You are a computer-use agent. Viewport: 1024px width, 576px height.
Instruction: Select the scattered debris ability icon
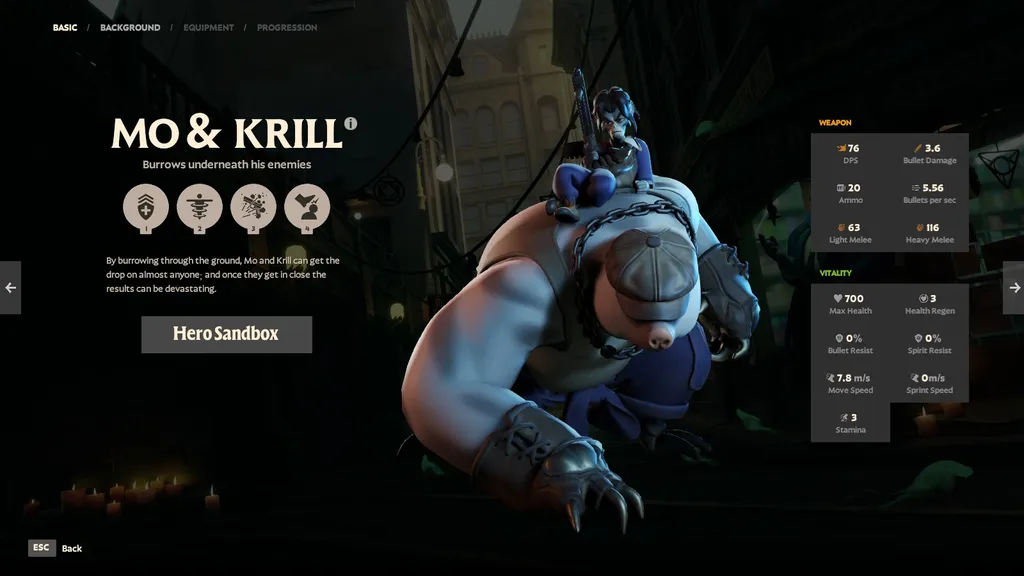[253, 207]
